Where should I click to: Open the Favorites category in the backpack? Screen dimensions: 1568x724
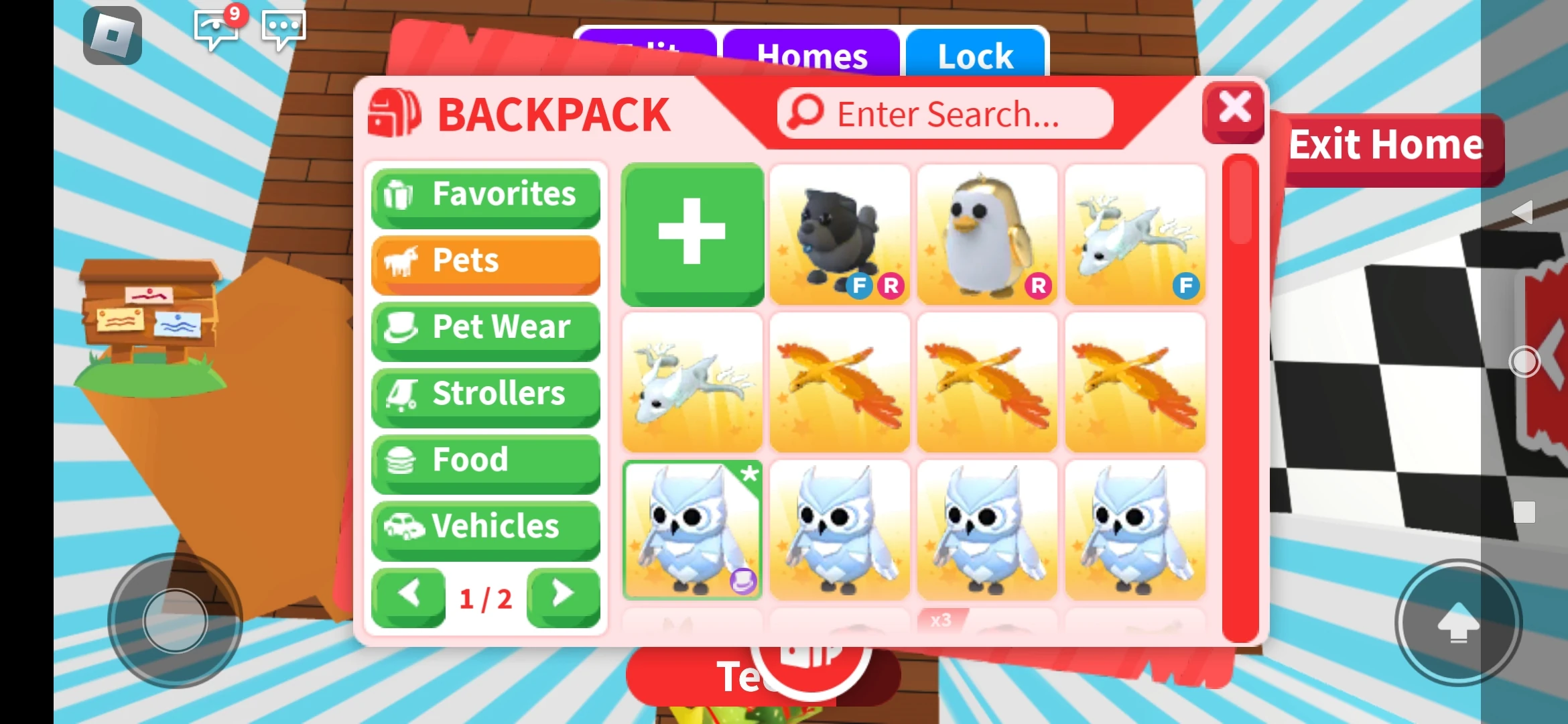click(x=484, y=195)
